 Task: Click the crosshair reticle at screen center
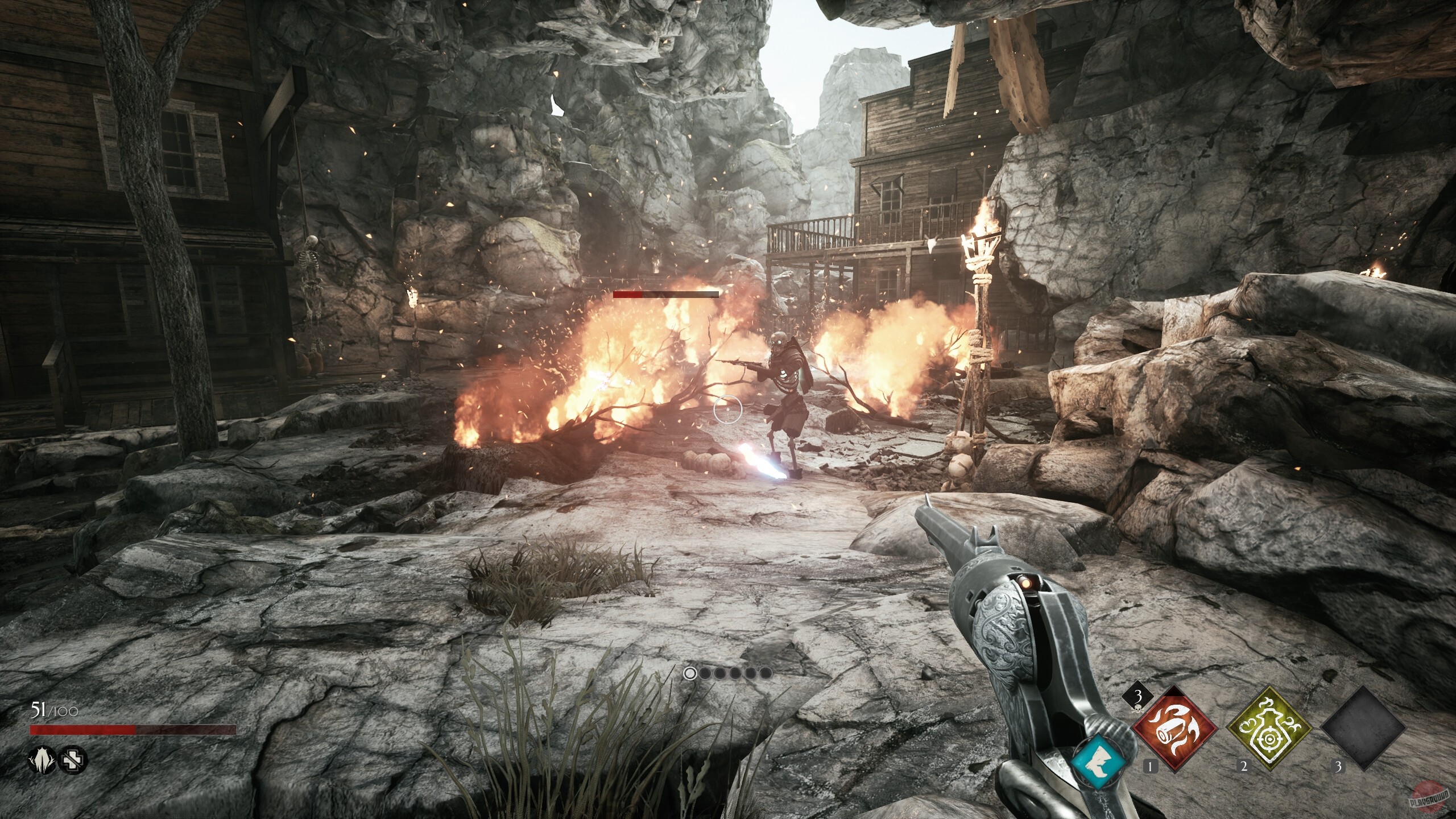(x=728, y=408)
